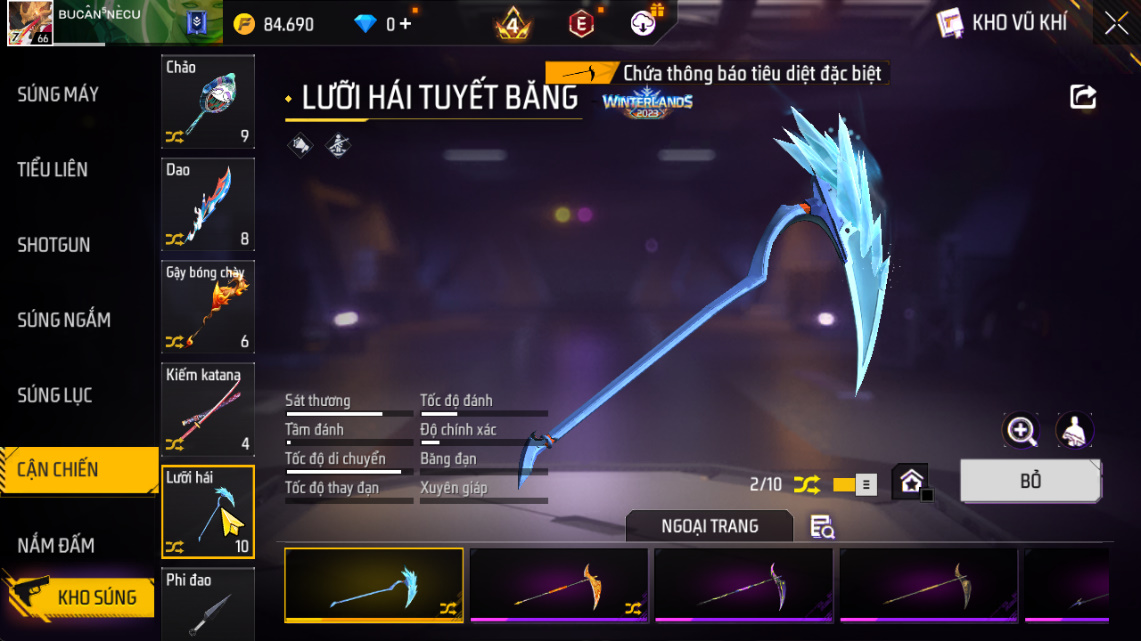This screenshot has width=1141, height=641.
Task: Select the Phi đao weapon
Action: coord(208,604)
